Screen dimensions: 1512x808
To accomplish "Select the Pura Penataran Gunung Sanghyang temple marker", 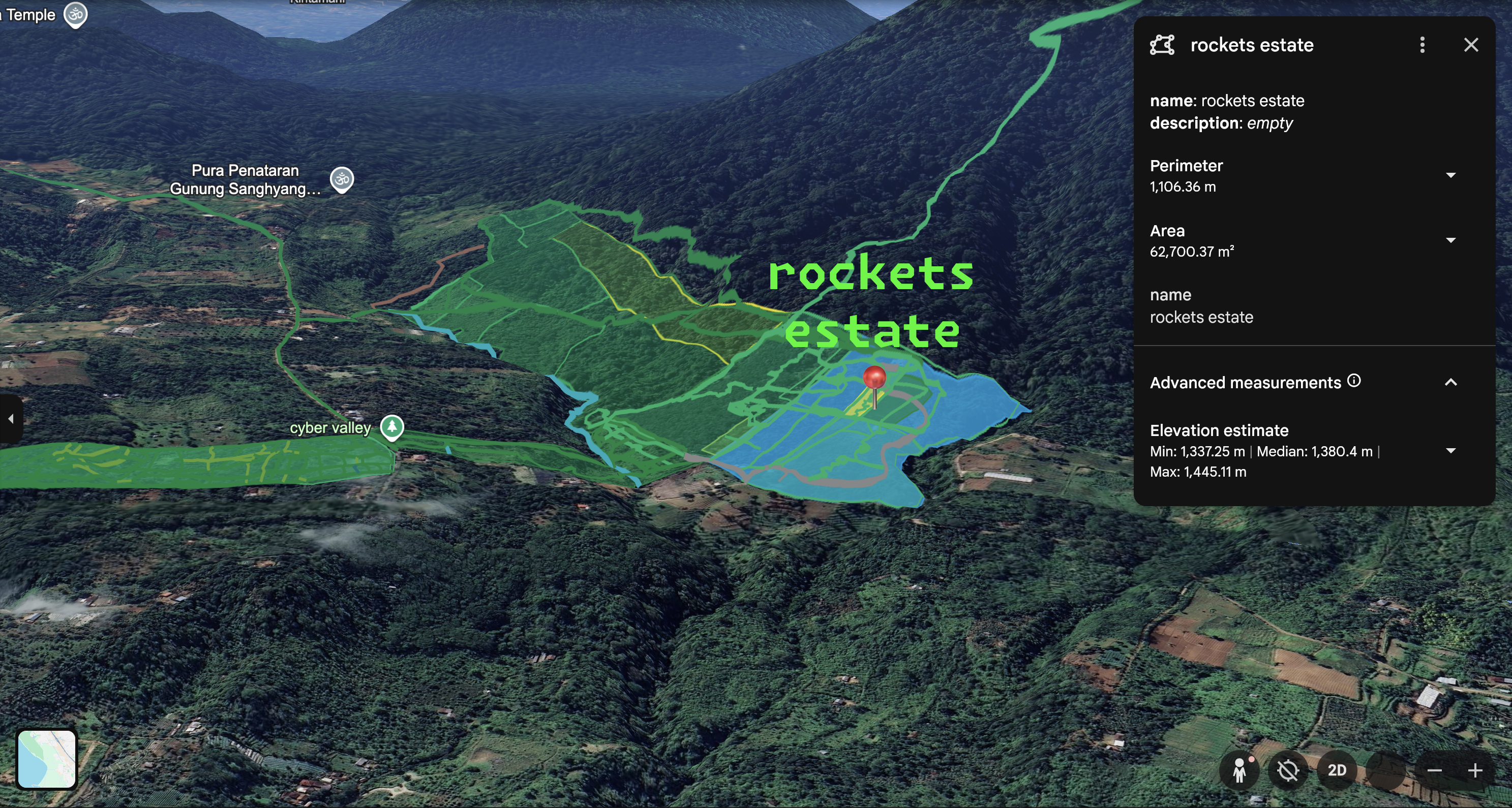I will 342,179.
